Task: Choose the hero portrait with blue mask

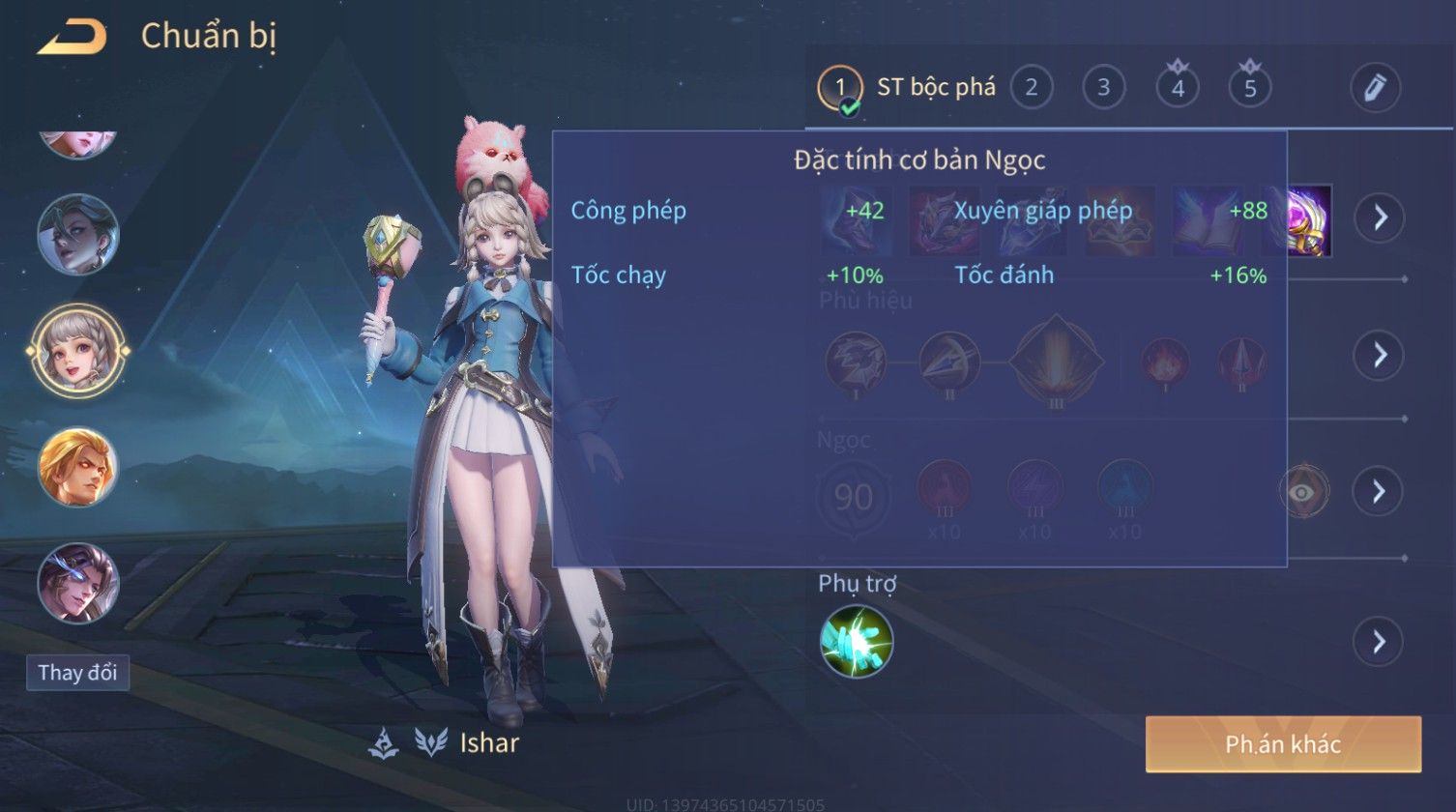Action: click(78, 583)
